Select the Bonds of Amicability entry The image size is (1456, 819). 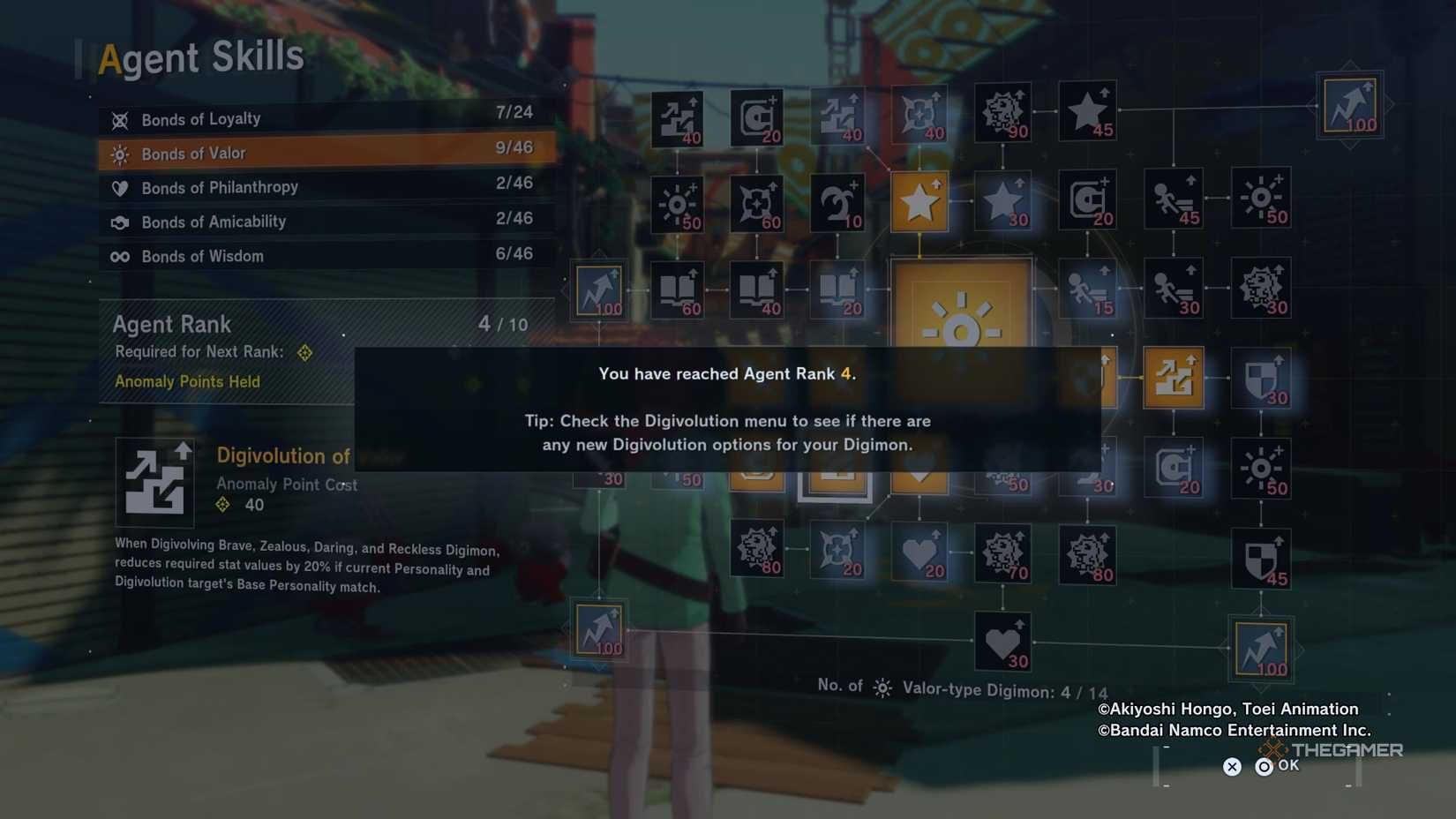pos(214,222)
